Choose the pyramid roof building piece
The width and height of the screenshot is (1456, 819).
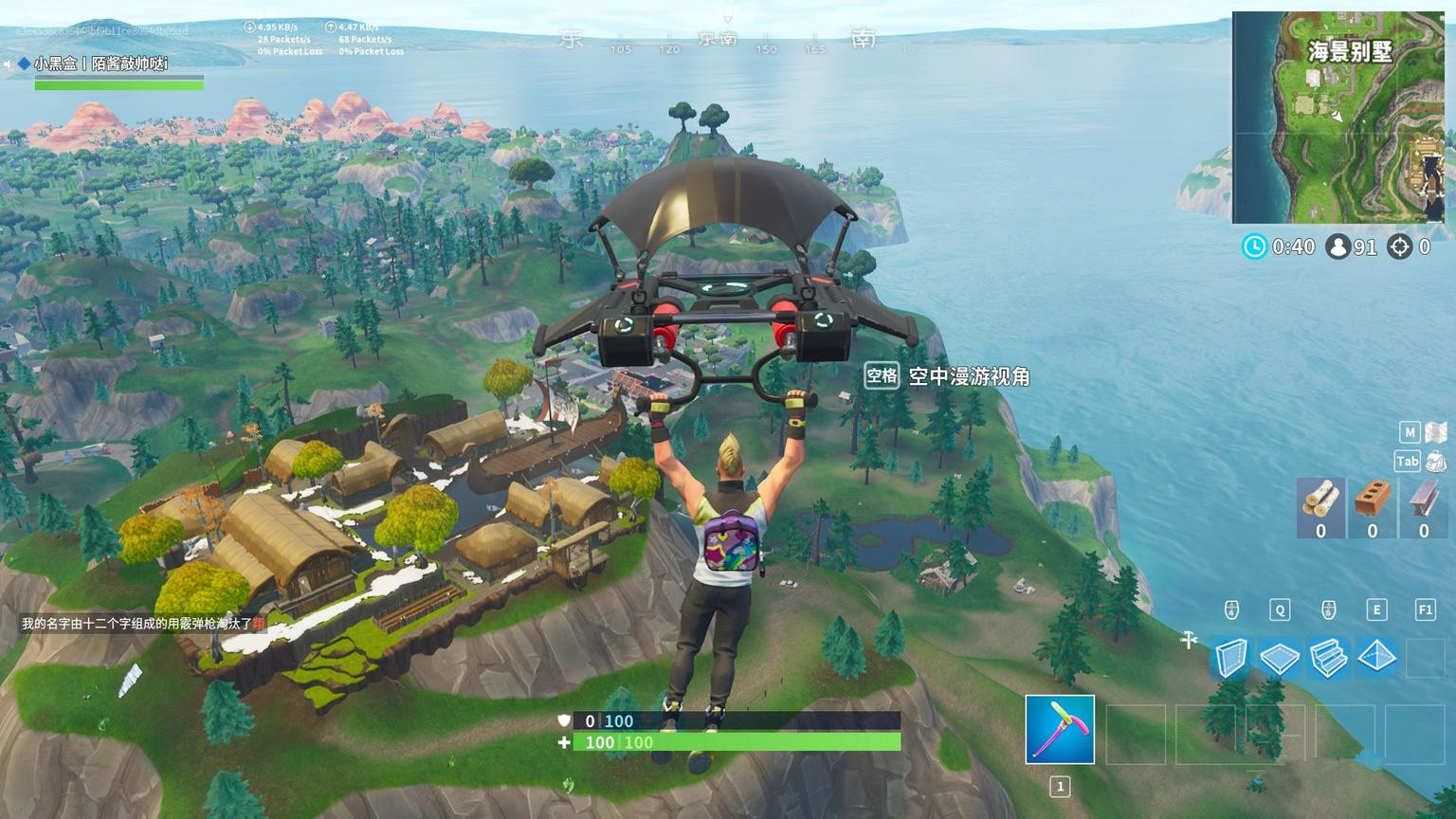(1376, 657)
